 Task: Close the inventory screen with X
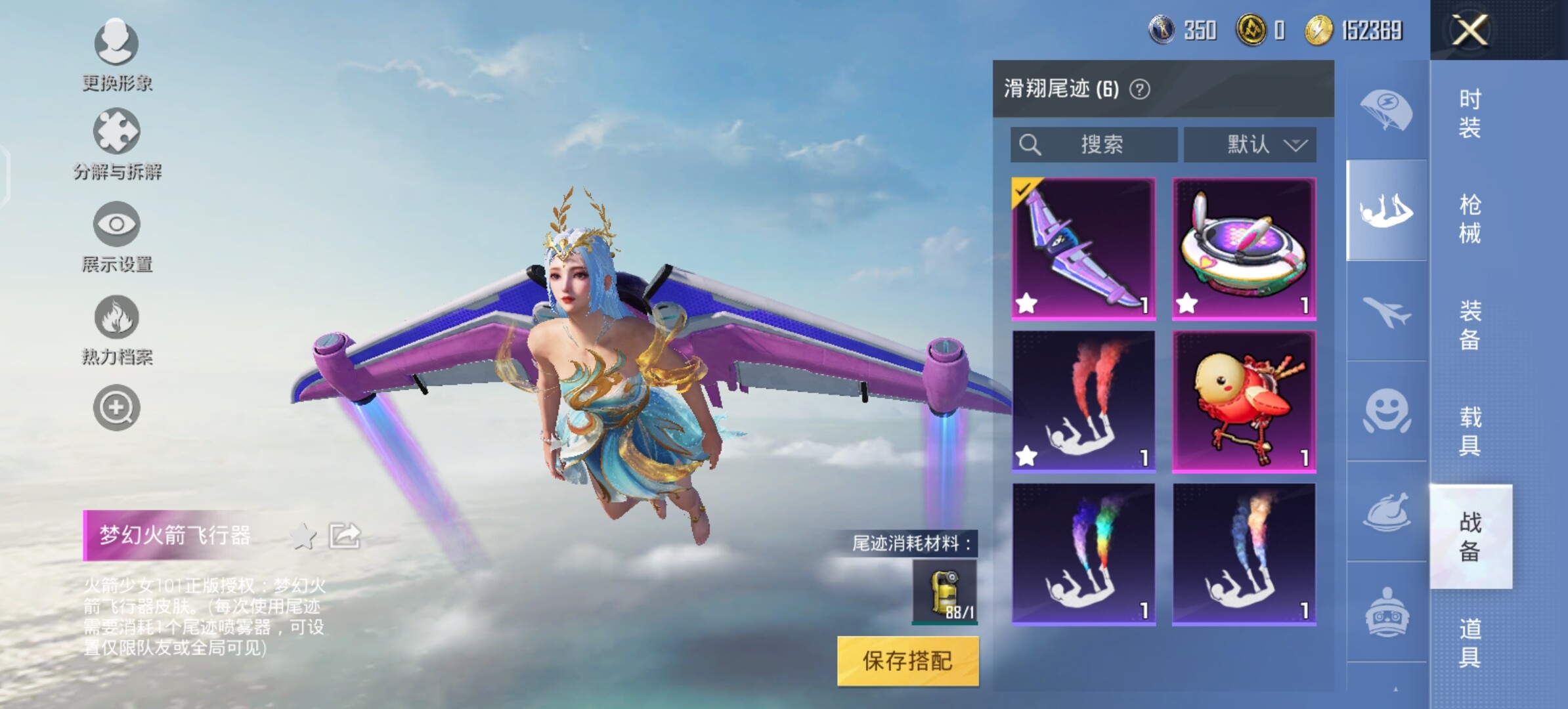pos(1470,30)
